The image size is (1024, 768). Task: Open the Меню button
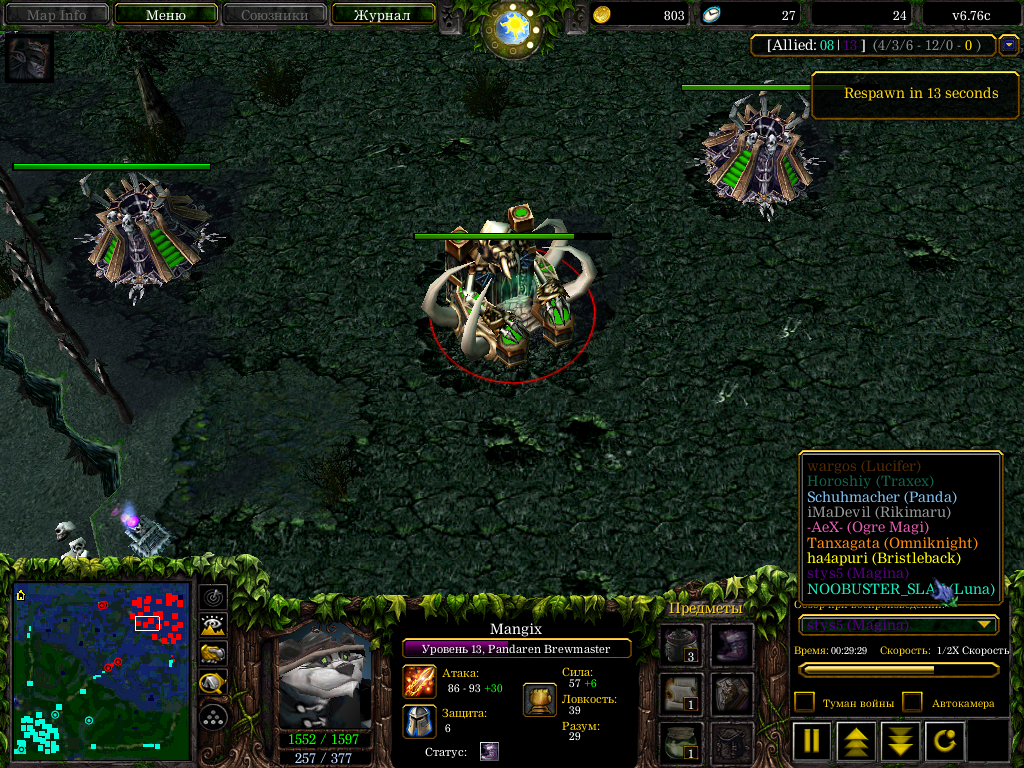pos(166,15)
